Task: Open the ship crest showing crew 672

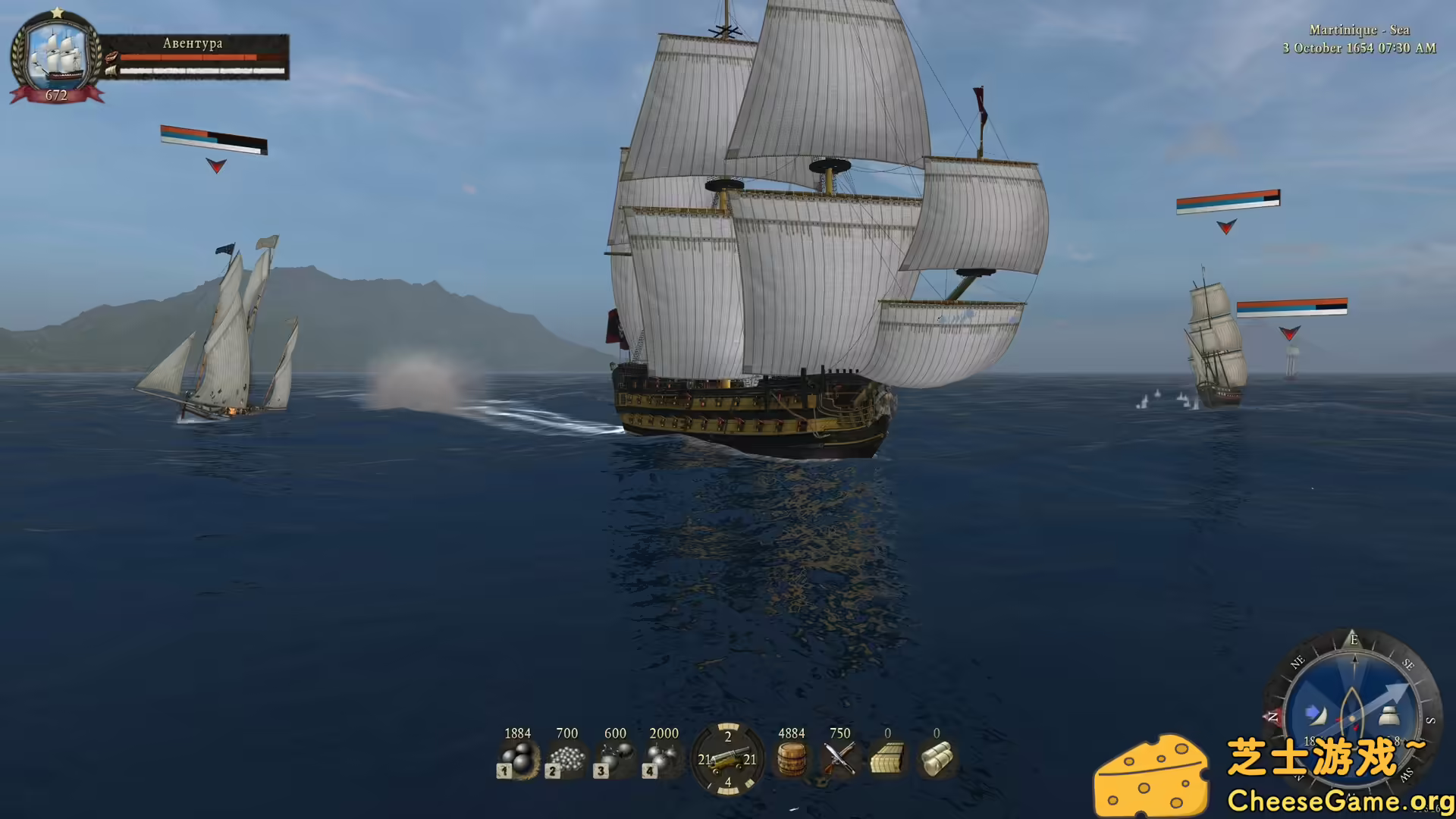Action: (x=56, y=57)
